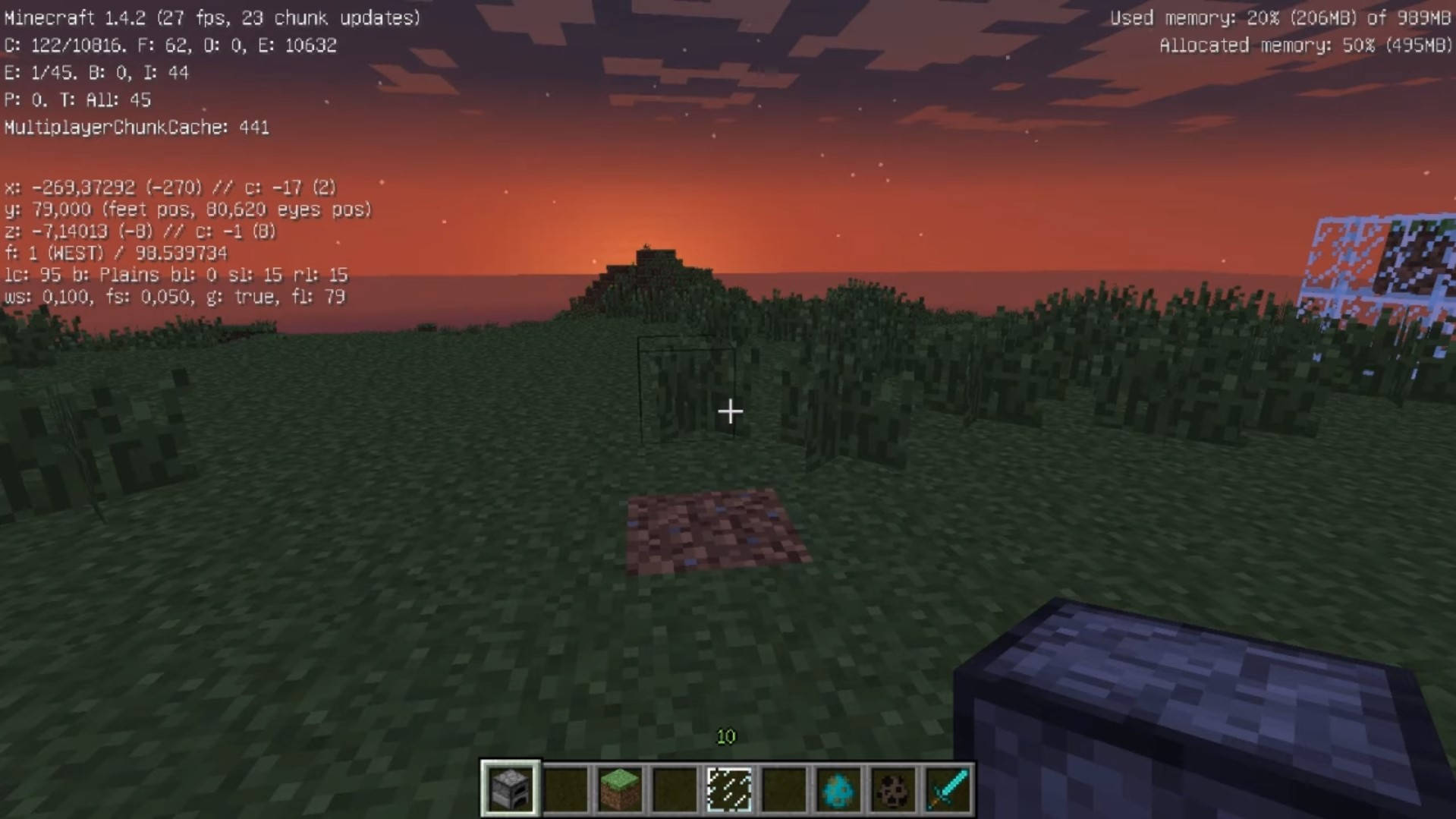This screenshot has width=1456, height=819.
Task: Equip the diamond sword hotbar slot
Action: pos(948,789)
